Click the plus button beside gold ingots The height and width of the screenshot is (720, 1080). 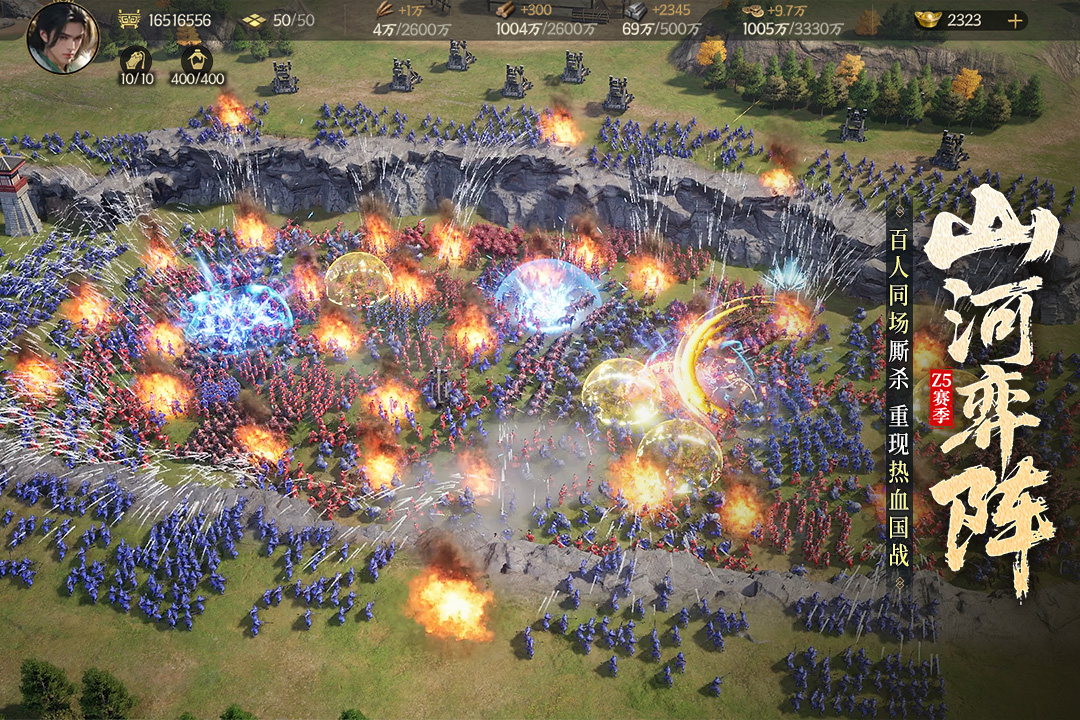(x=1015, y=20)
